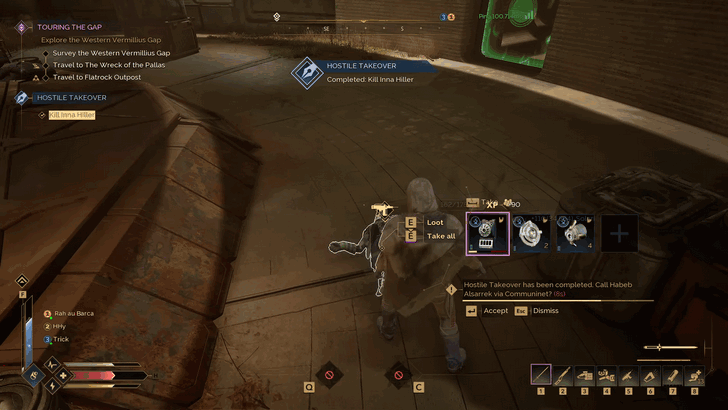Pick the second loot item with quantity 2
Image resolution: width=728 pixels, height=410 pixels.
[531, 234]
